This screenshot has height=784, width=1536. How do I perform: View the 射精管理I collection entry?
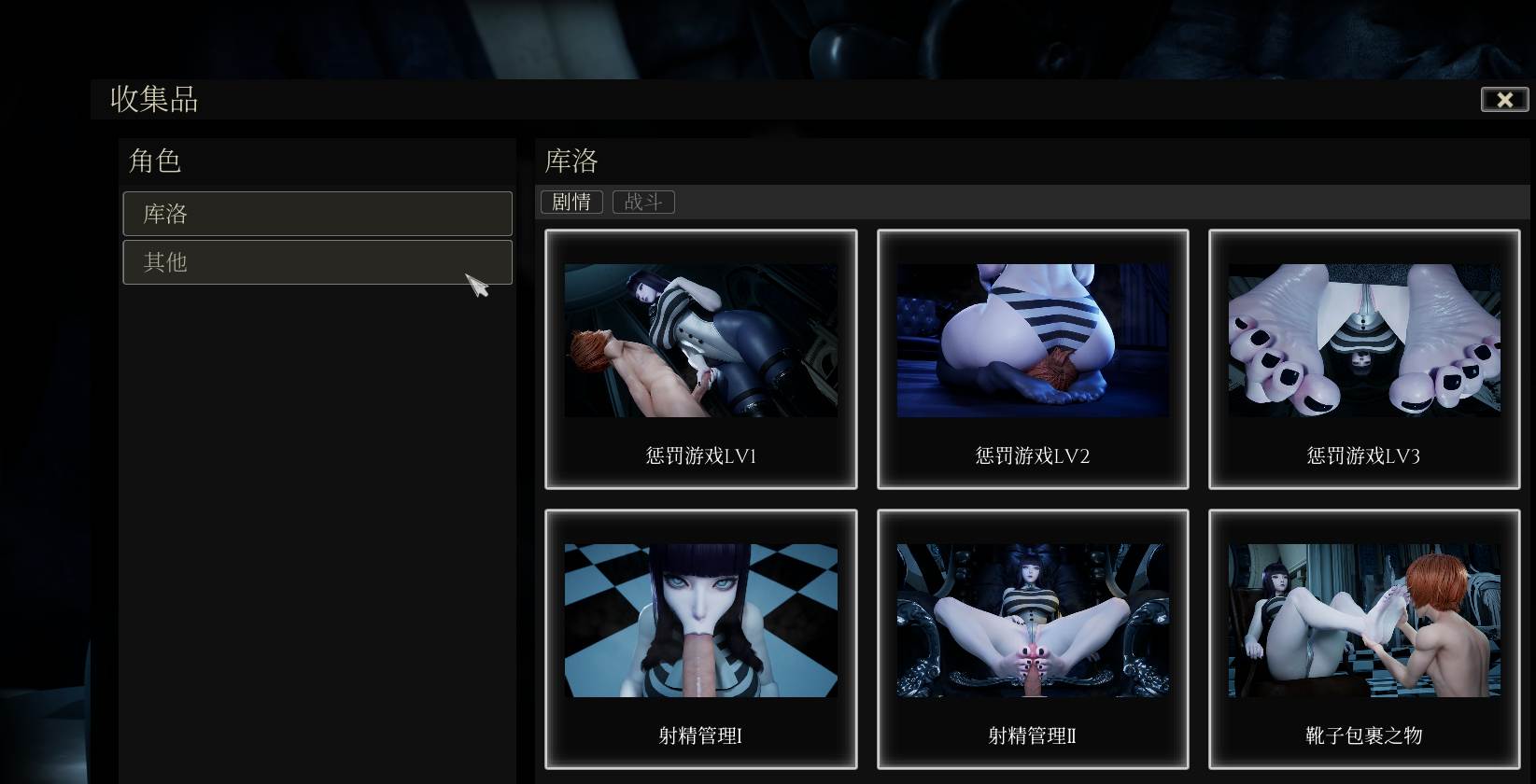click(701, 619)
